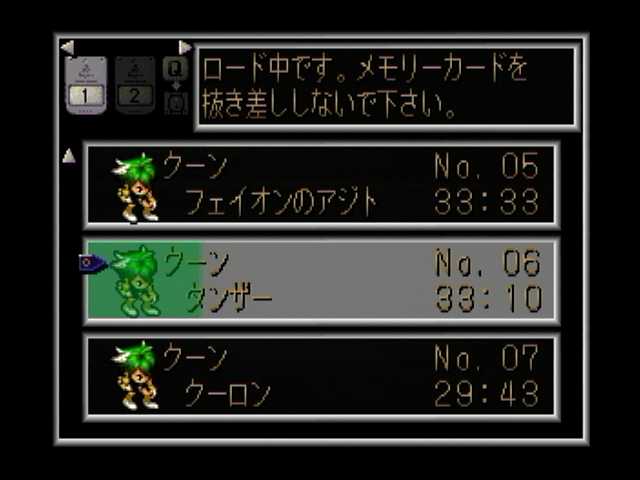Screen dimensions: 640x480
Task: Click the left arrow above the memory cards
Action: tap(67, 47)
